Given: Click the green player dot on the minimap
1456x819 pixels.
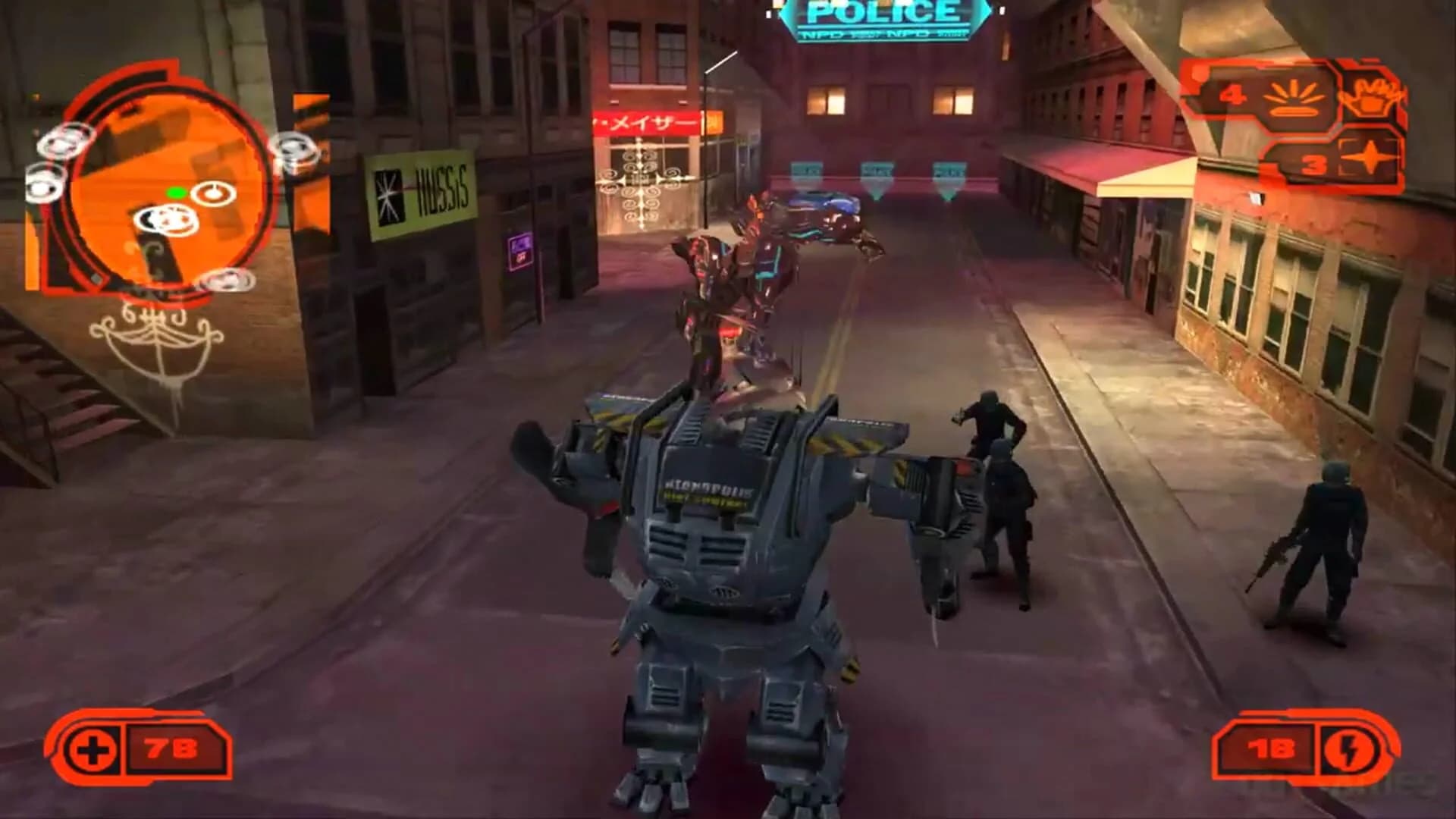Looking at the screenshot, I should point(176,193).
